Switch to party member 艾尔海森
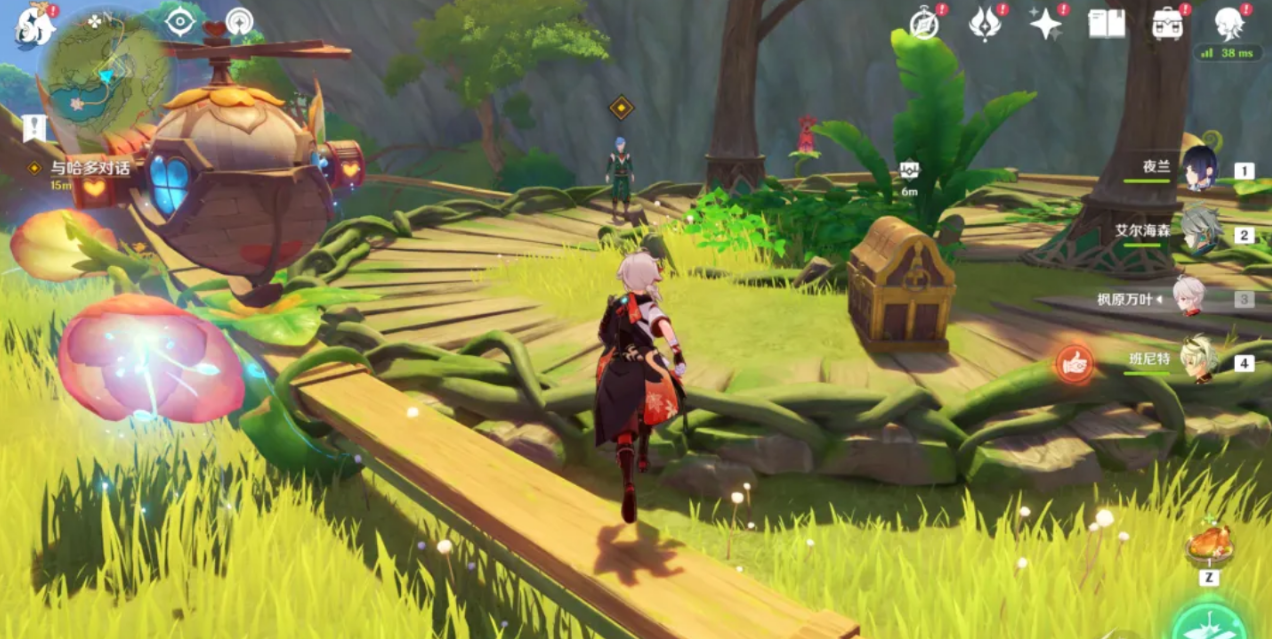 1199,233
